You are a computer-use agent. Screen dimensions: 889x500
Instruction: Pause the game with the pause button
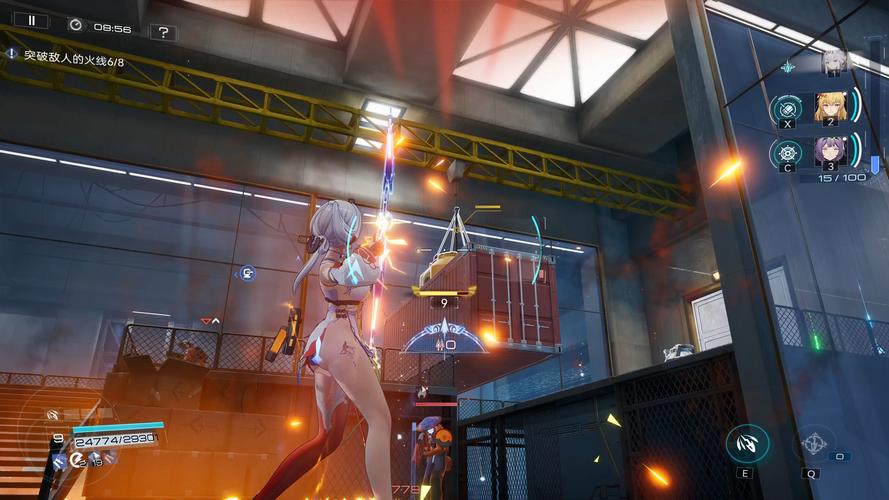coord(31,20)
